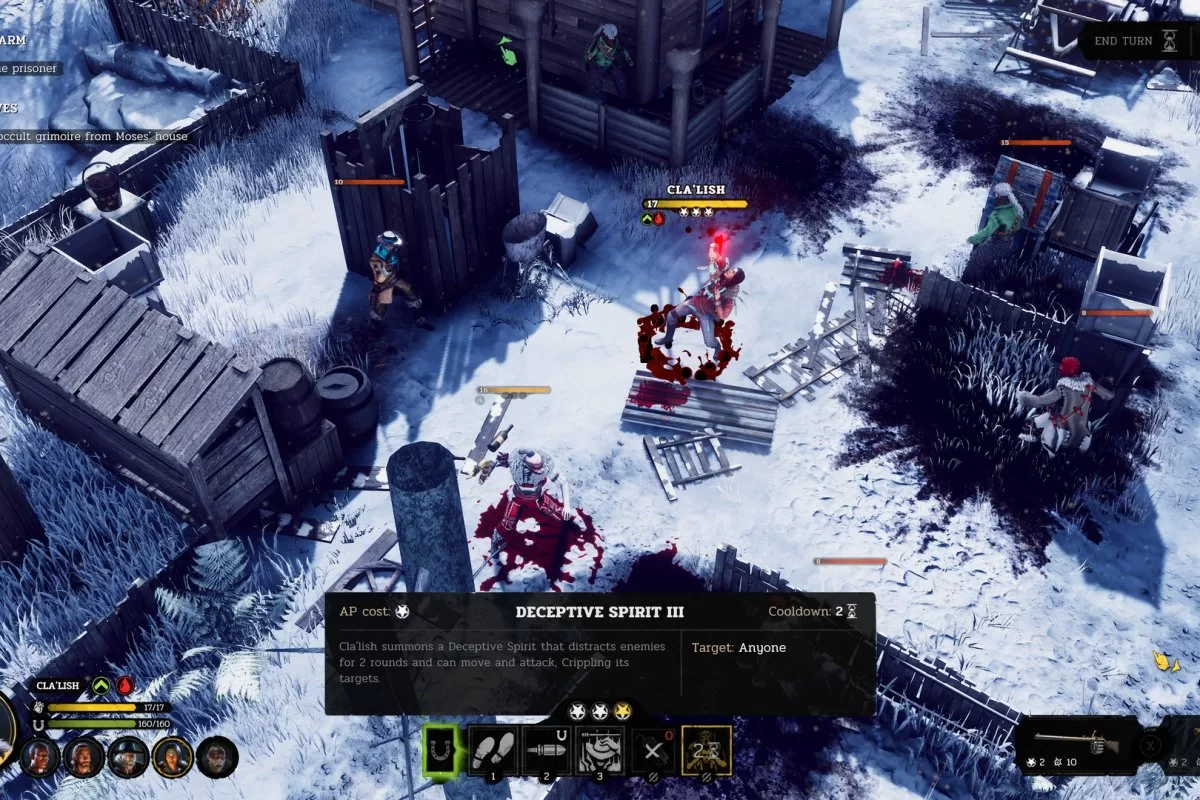Activate the footprints movement ability

coord(494,749)
